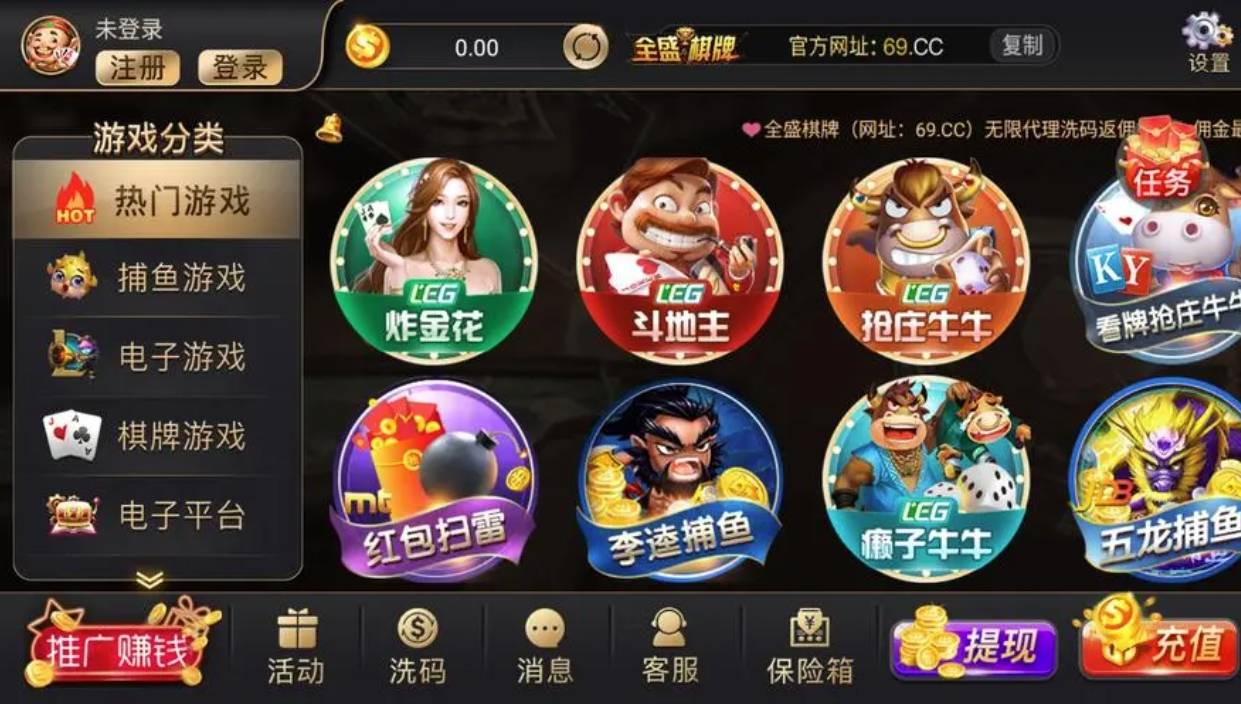
Task: Choose the 癞子牛牛 game tile
Action: [x=926, y=480]
